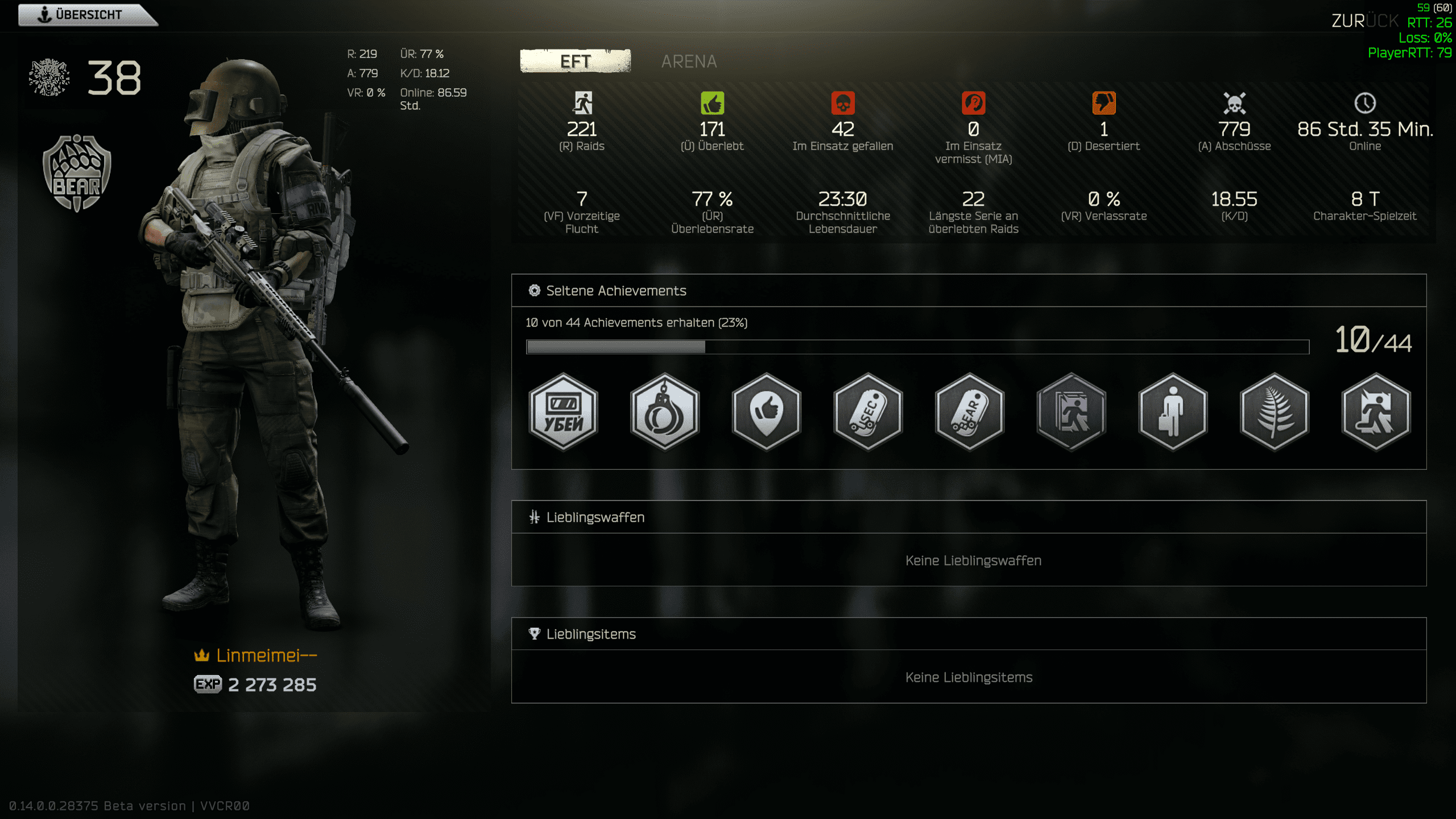Screen dimensions: 1456x819
Task: Switch to the ARENA stats tab
Action: point(689,61)
